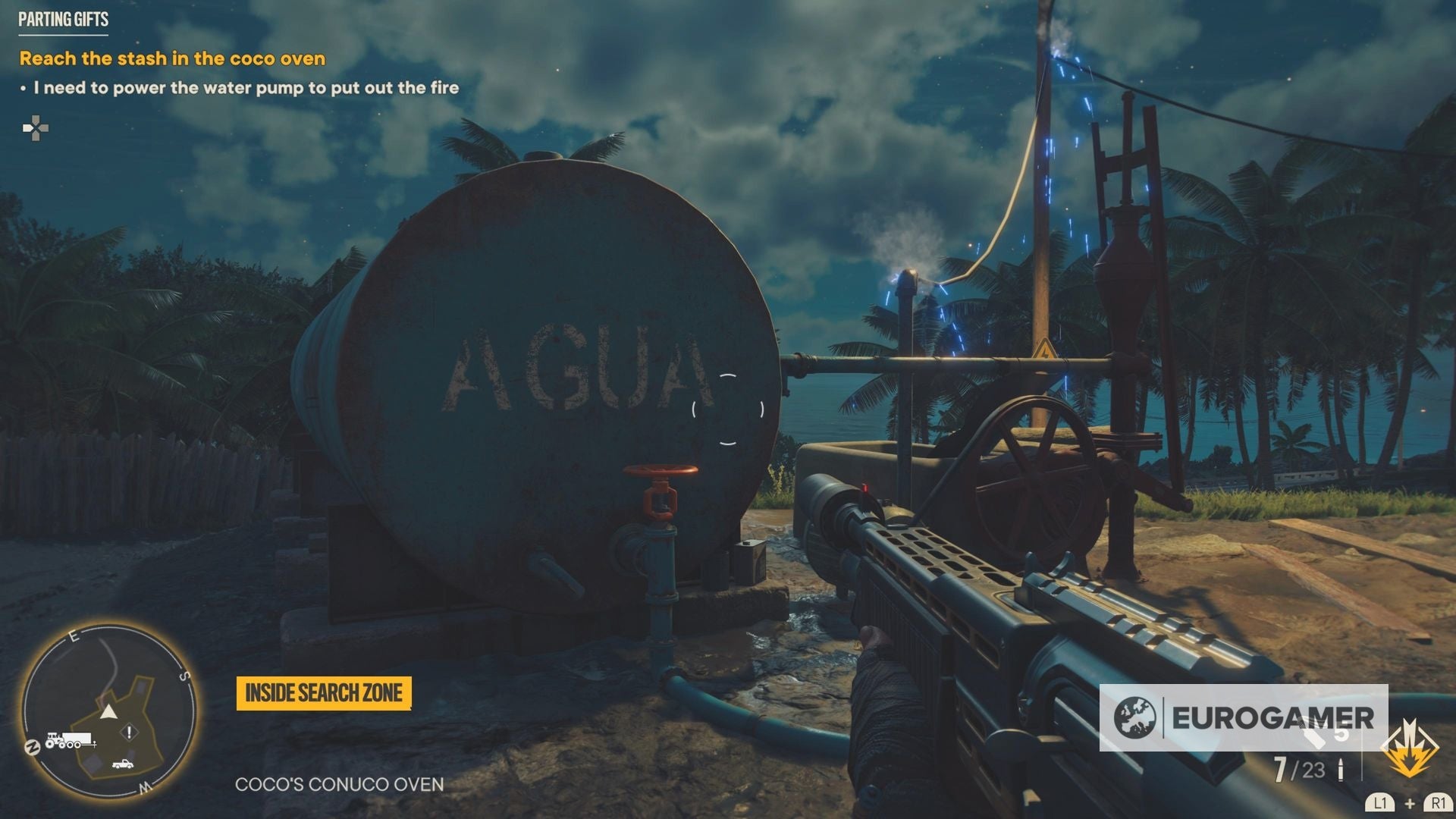This screenshot has width=1456, height=819.
Task: Select the tractor icon on the minimap
Action: coord(55,740)
